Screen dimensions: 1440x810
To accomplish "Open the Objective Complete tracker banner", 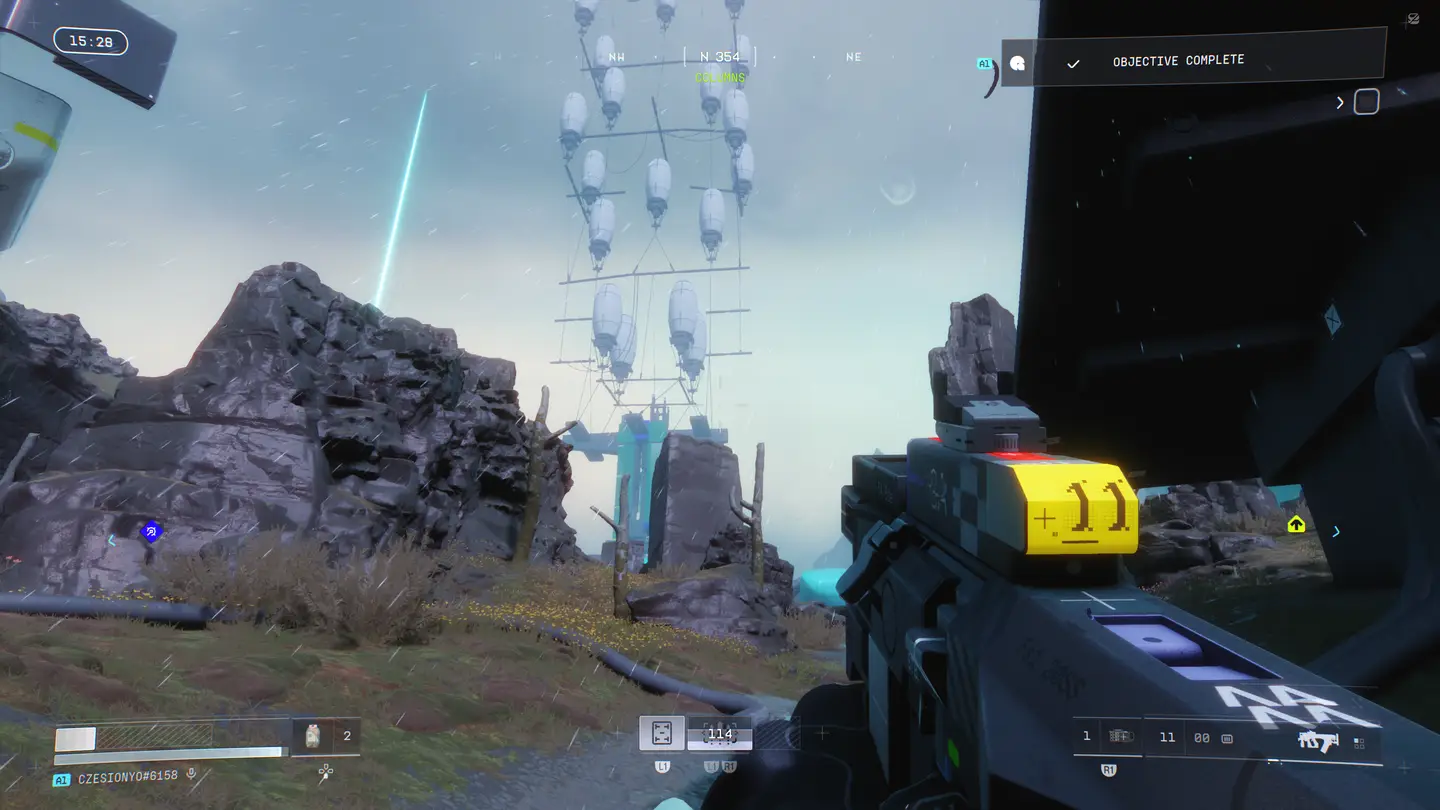I will pos(1193,62).
